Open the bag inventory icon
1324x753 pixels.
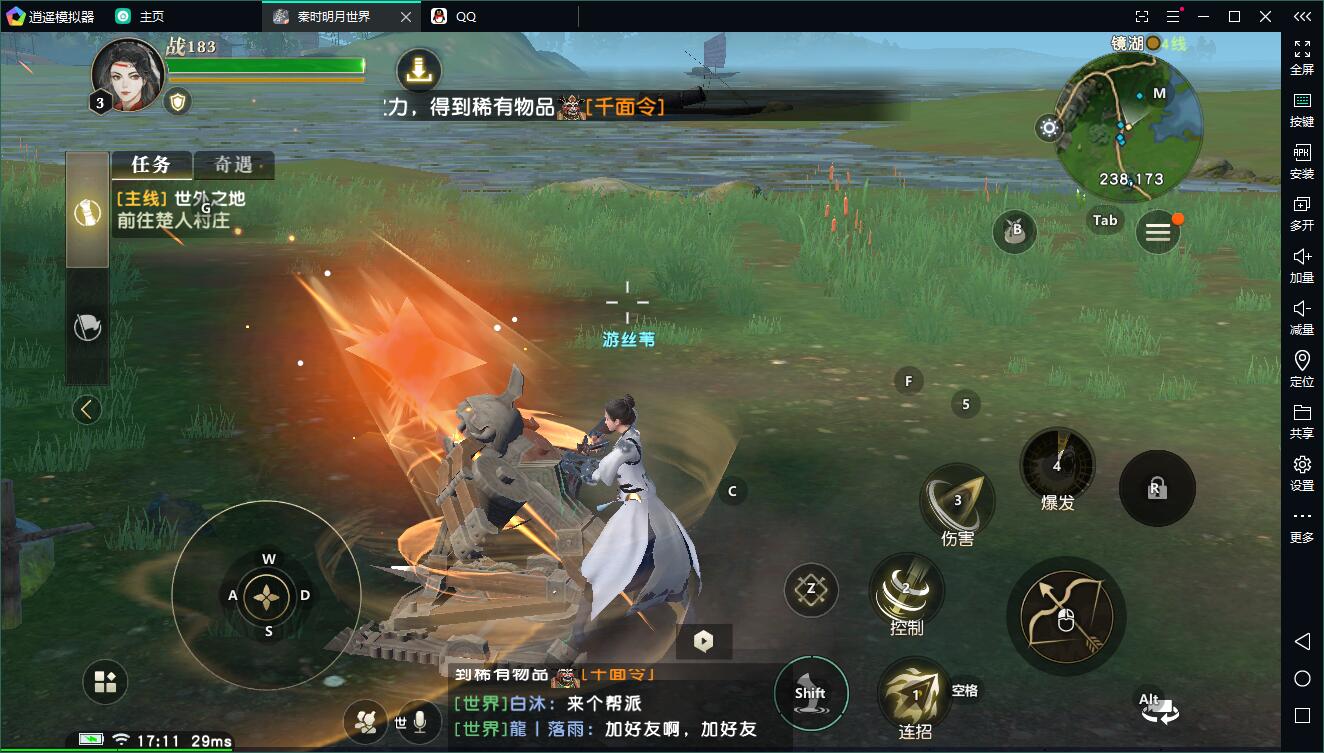coord(1014,232)
